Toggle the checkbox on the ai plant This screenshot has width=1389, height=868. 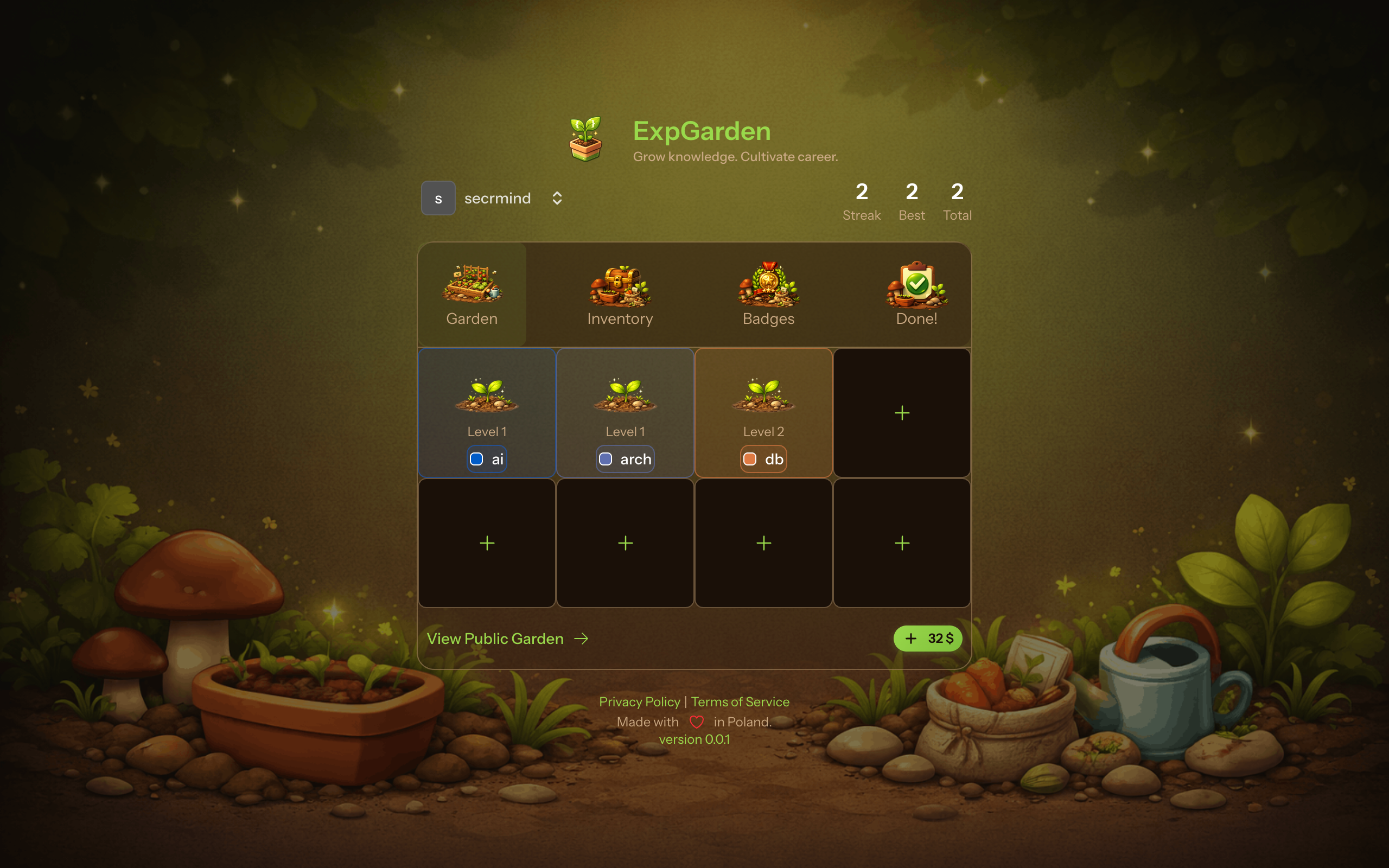(476, 459)
